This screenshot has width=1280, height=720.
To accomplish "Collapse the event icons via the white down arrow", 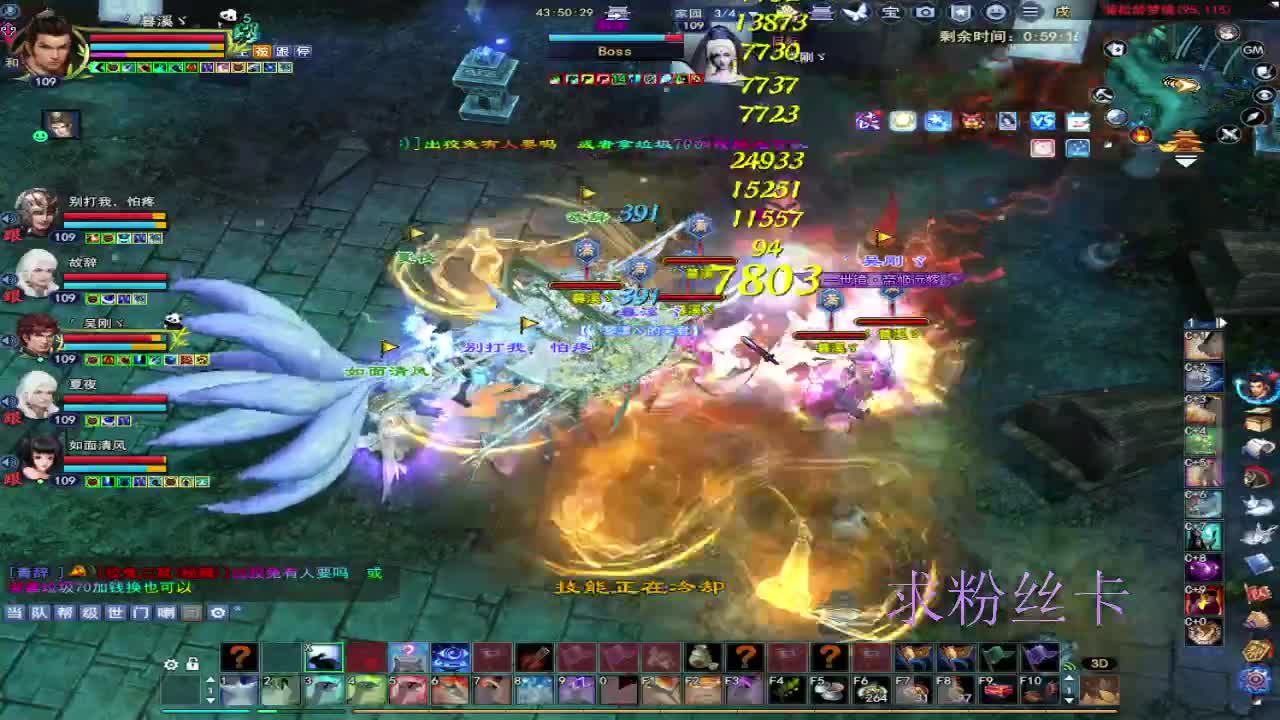I will (1186, 160).
